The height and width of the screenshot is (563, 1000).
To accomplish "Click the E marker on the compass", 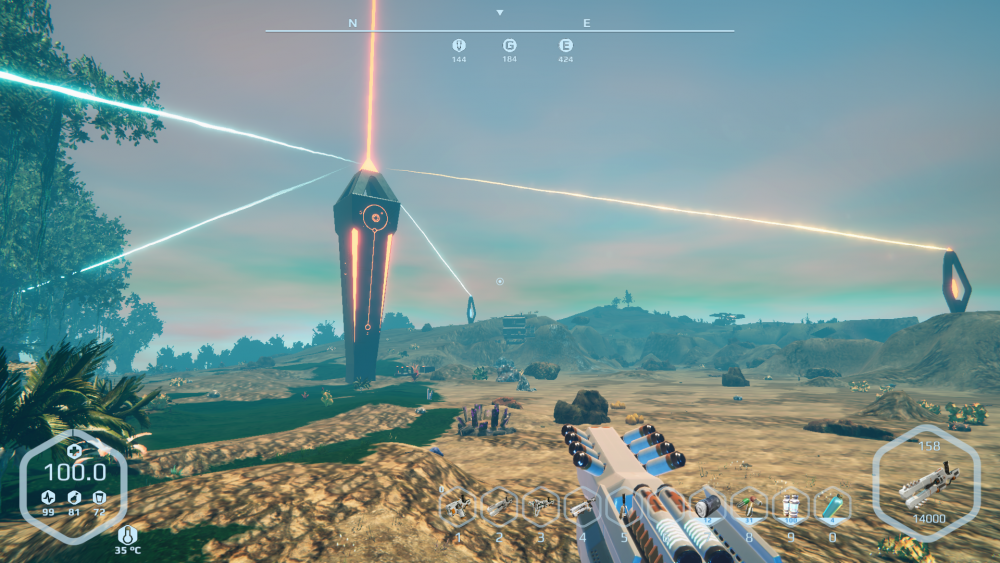I will coord(566,45).
